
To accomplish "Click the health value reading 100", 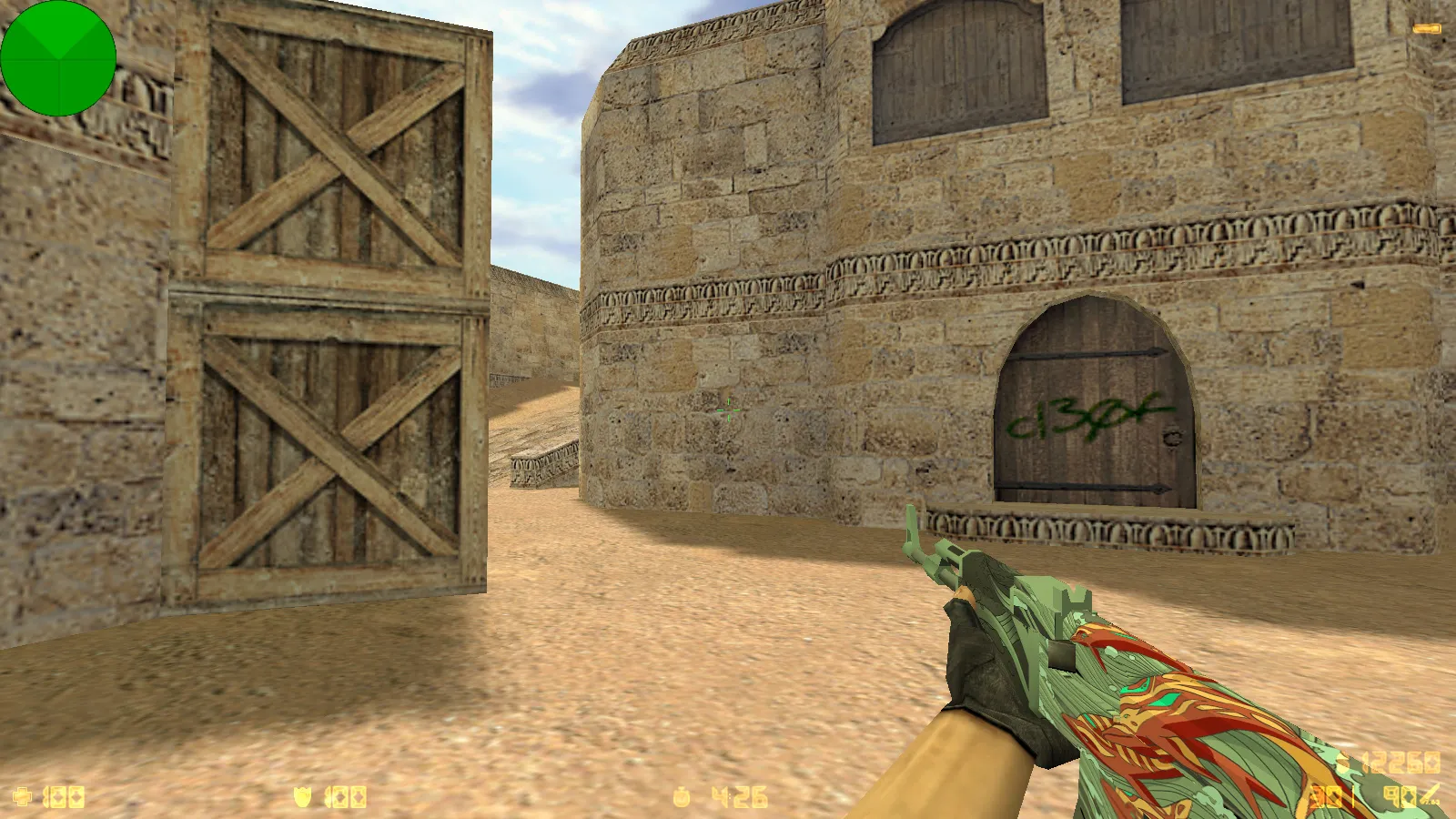I will click(x=64, y=794).
